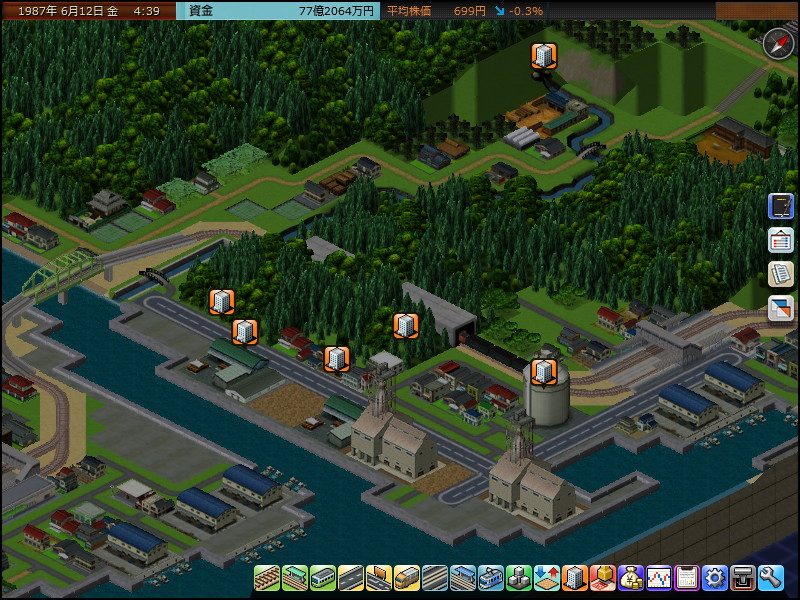Select the grey cubes materials icon

(519, 578)
